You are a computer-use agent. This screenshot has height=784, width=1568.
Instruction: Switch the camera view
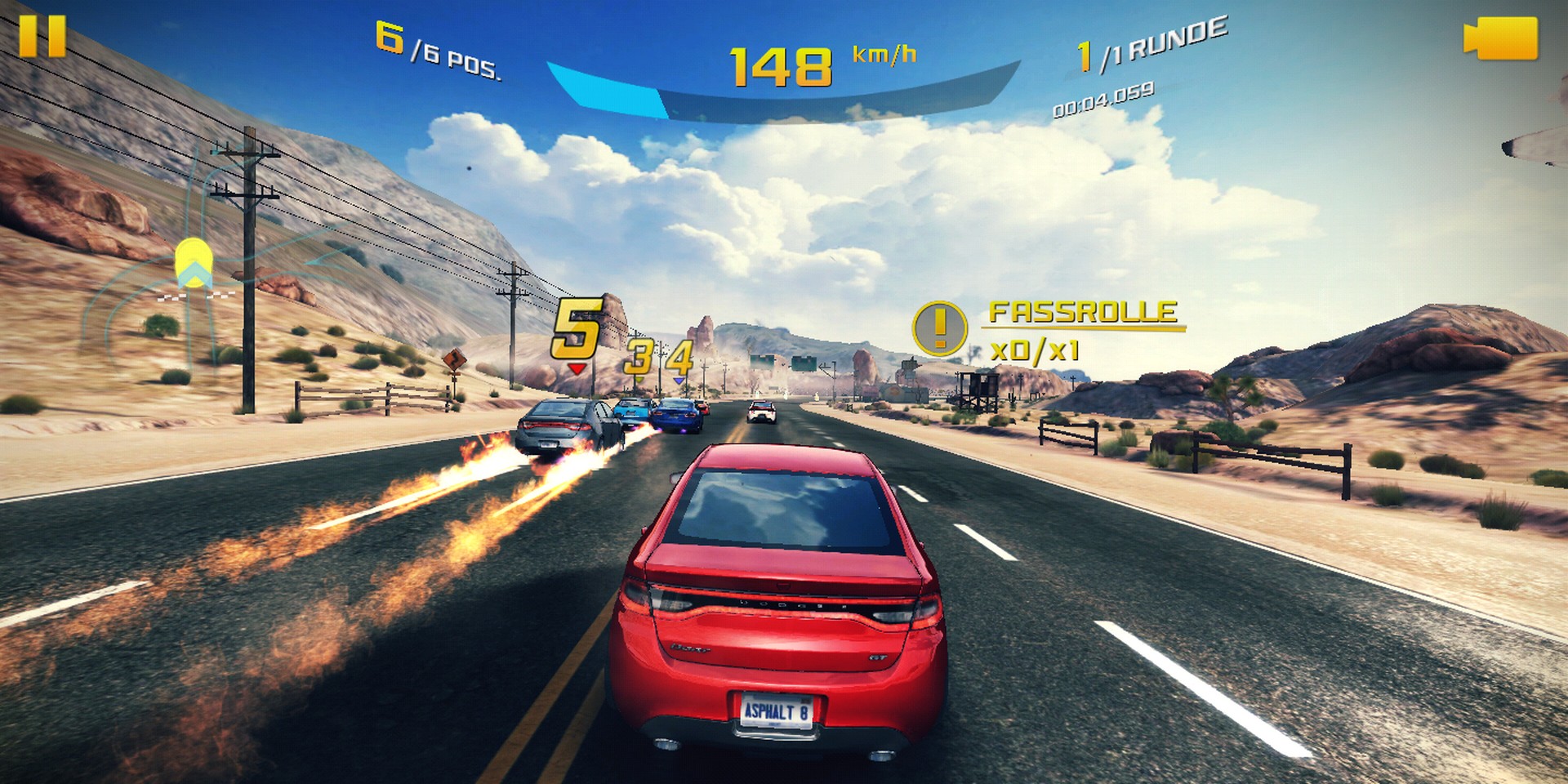pyautogui.click(x=1501, y=38)
